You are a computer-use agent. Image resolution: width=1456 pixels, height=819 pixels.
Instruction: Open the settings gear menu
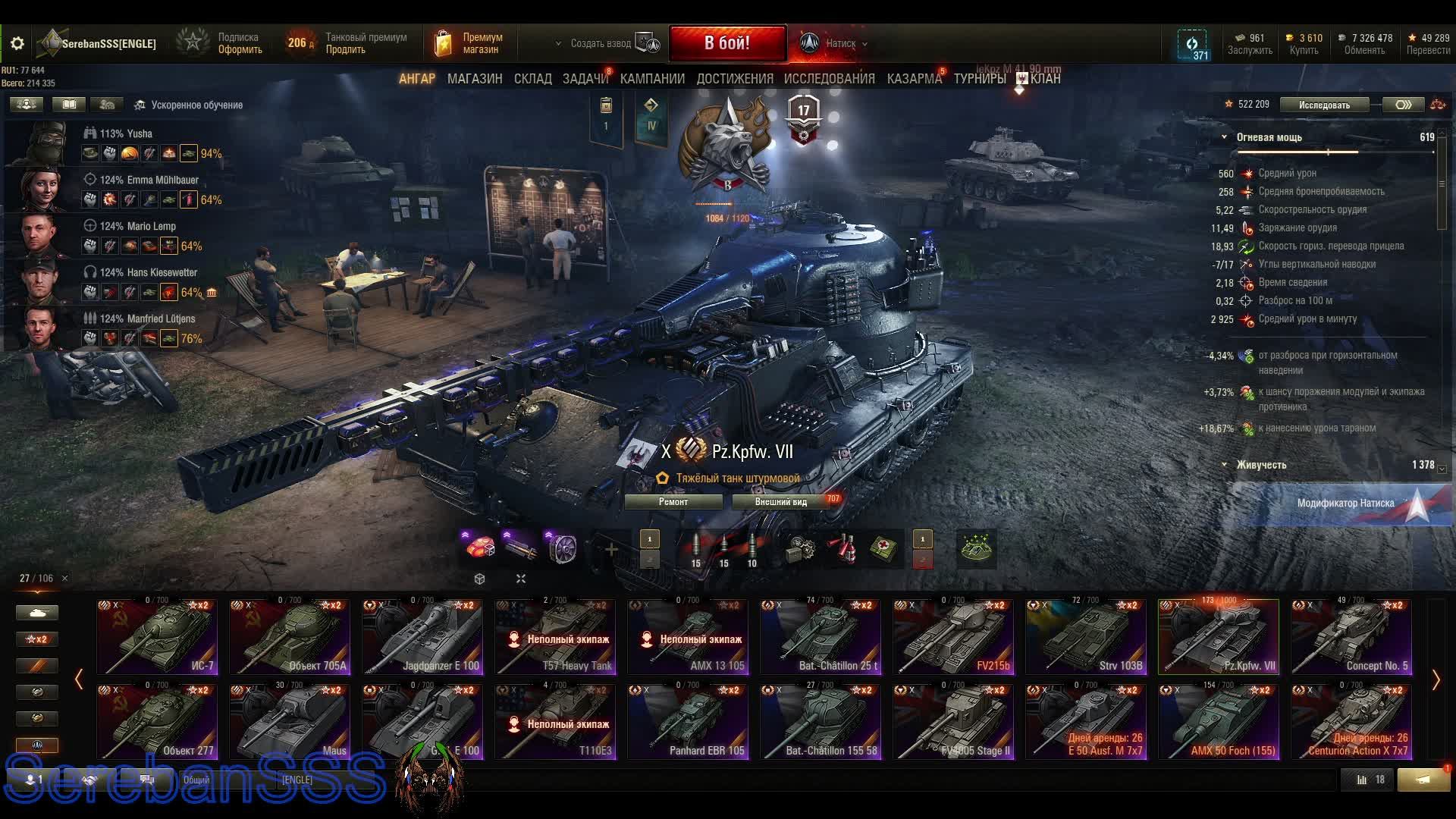[17, 44]
